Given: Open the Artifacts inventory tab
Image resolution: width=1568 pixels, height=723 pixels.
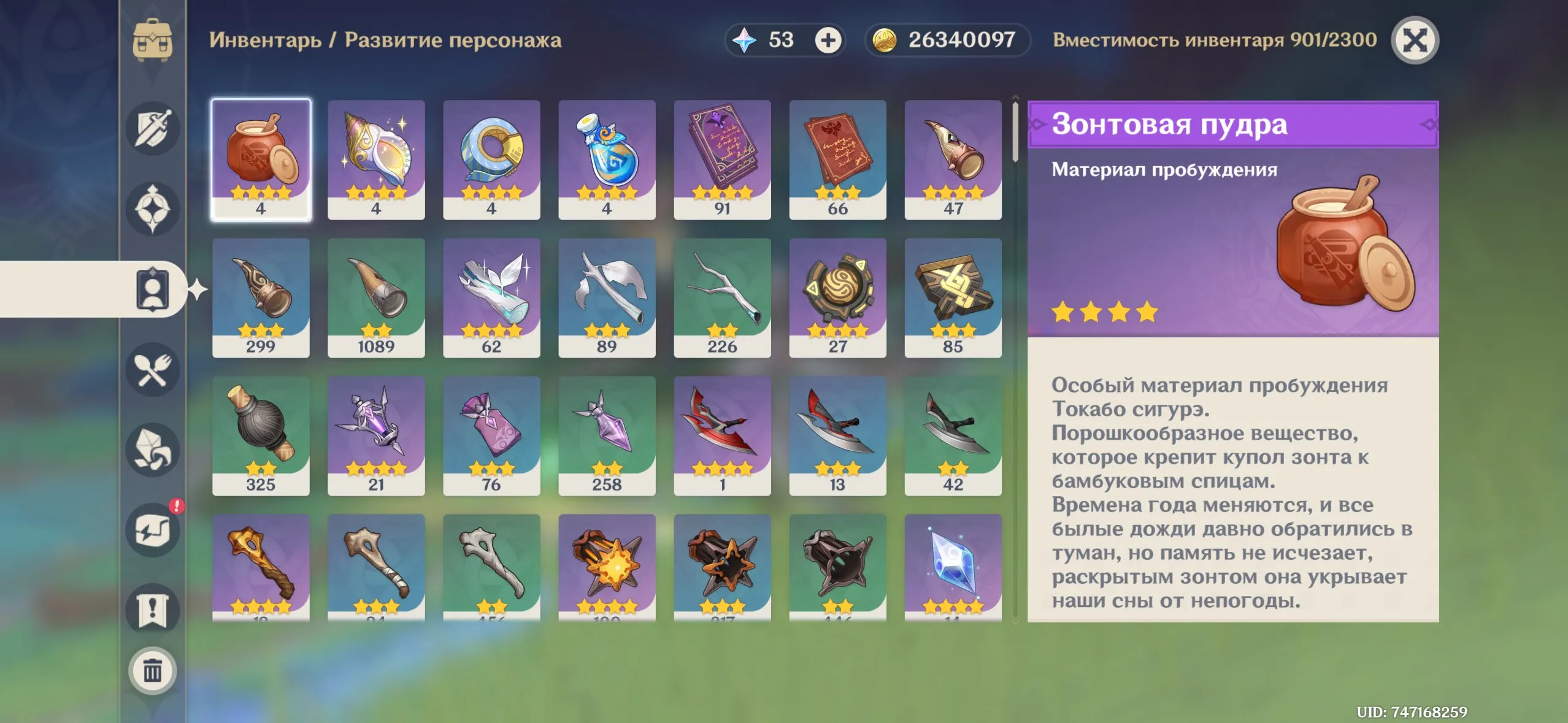Looking at the screenshot, I should (x=152, y=209).
